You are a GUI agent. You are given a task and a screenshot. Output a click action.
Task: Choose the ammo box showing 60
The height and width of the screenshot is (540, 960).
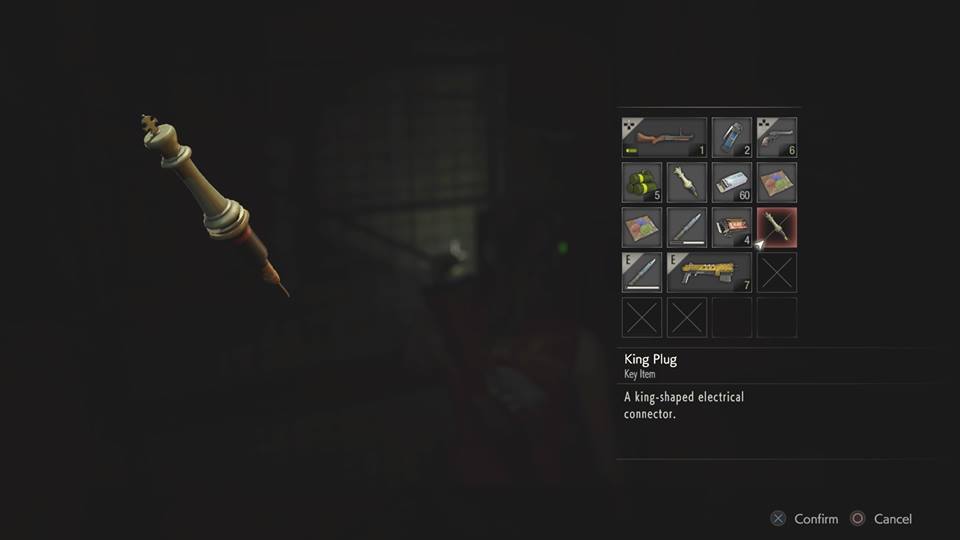click(731, 182)
